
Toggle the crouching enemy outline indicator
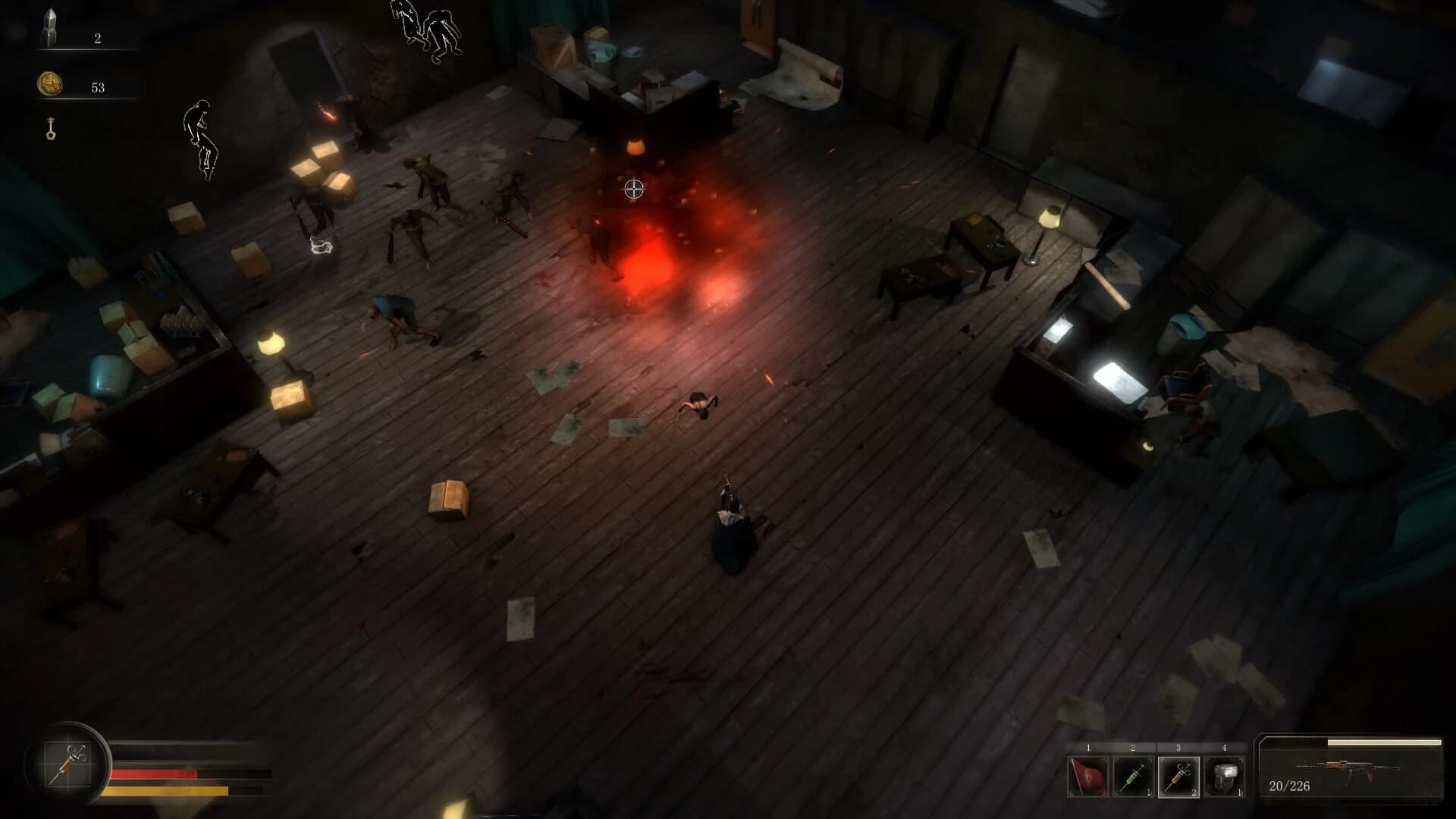[x=202, y=139]
